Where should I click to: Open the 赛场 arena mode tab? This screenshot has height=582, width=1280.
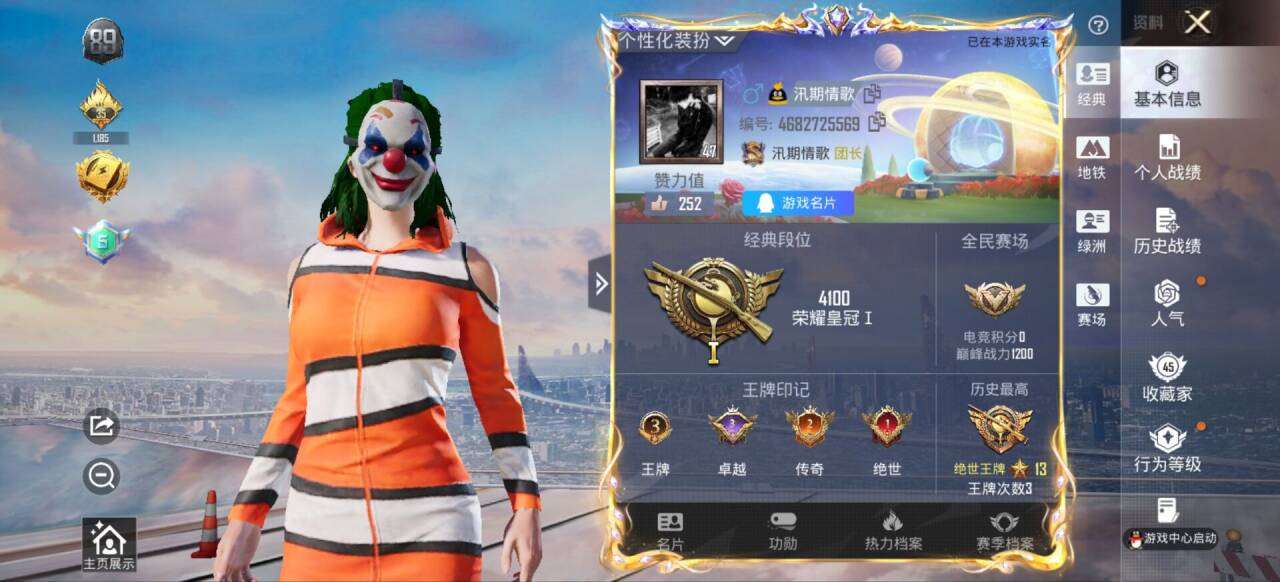(x=1092, y=305)
